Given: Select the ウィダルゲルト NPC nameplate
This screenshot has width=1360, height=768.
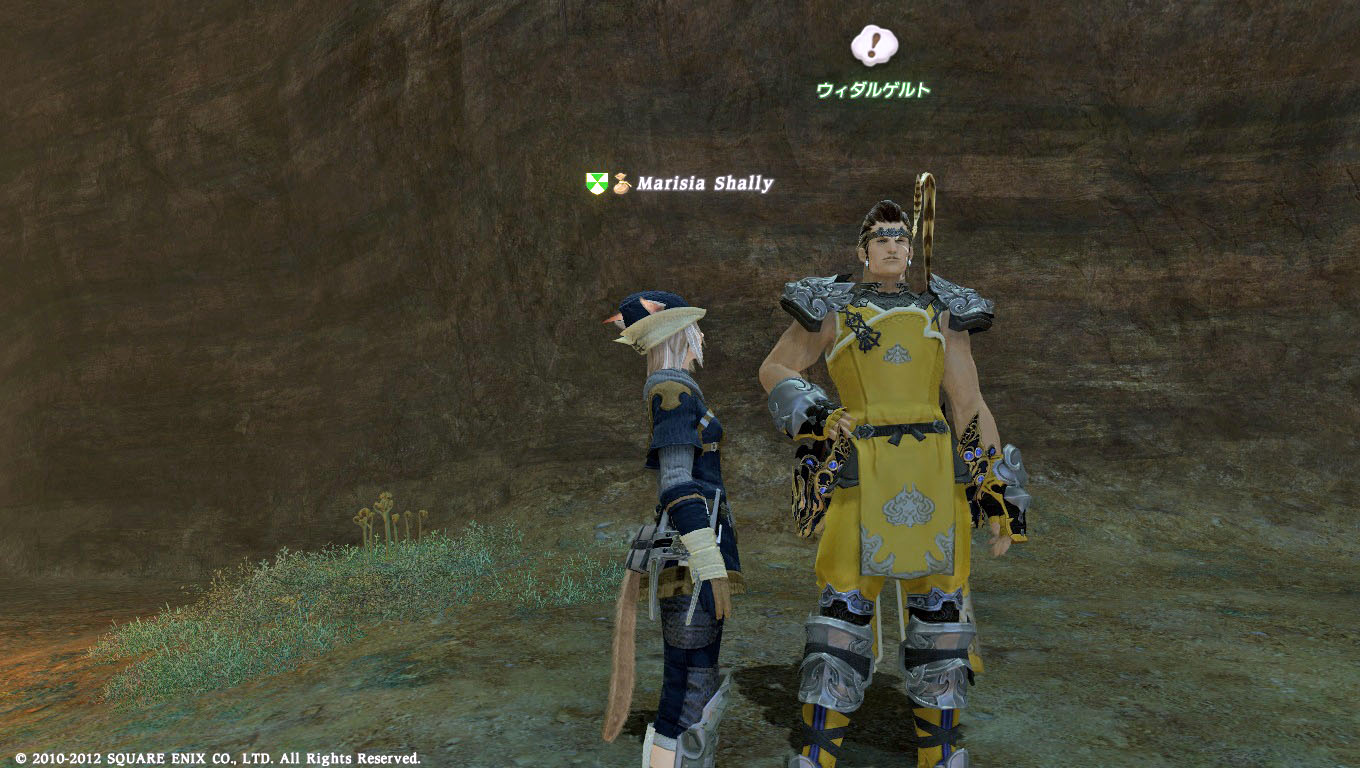Looking at the screenshot, I should (x=873, y=90).
